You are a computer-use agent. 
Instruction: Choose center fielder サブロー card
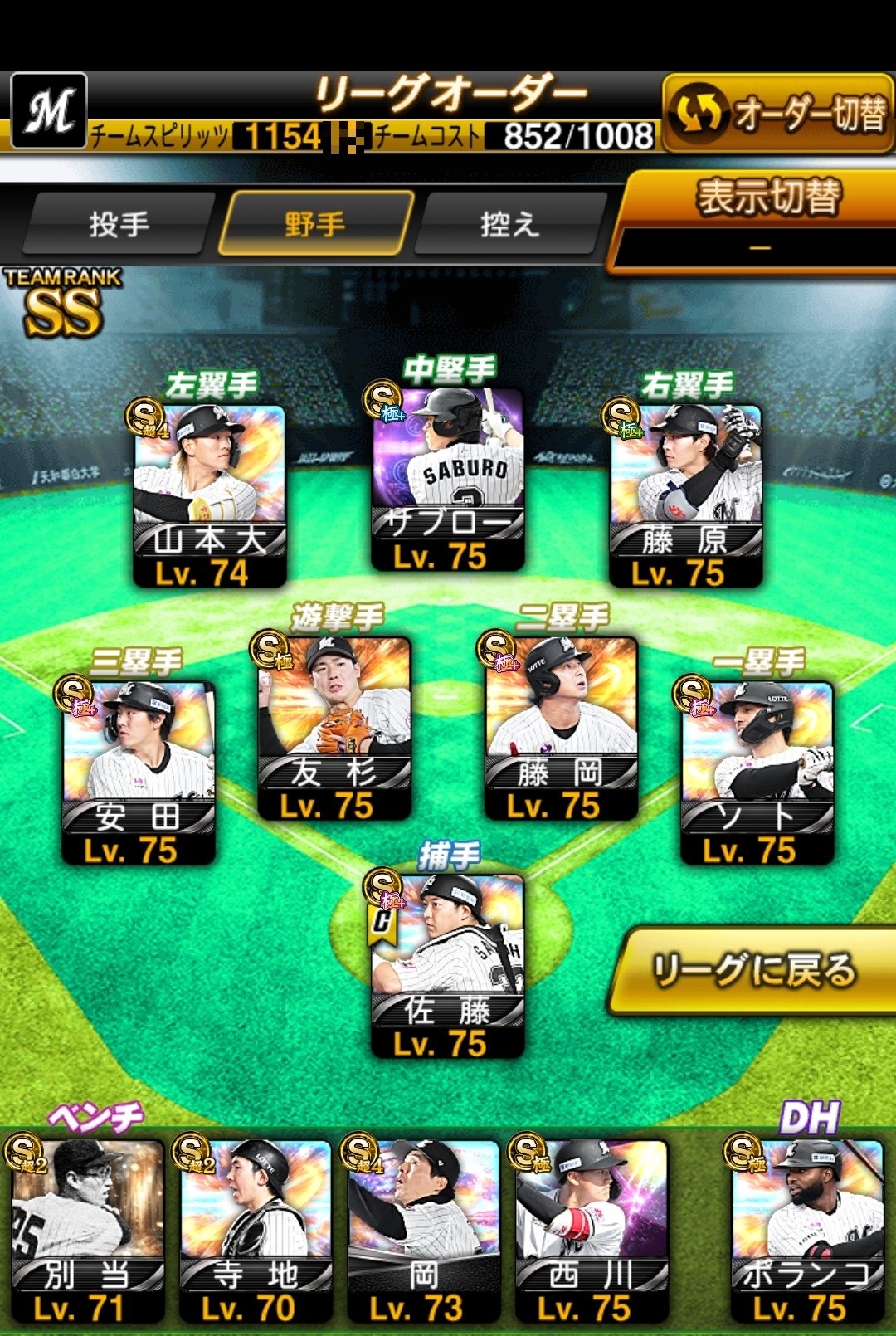click(x=448, y=479)
